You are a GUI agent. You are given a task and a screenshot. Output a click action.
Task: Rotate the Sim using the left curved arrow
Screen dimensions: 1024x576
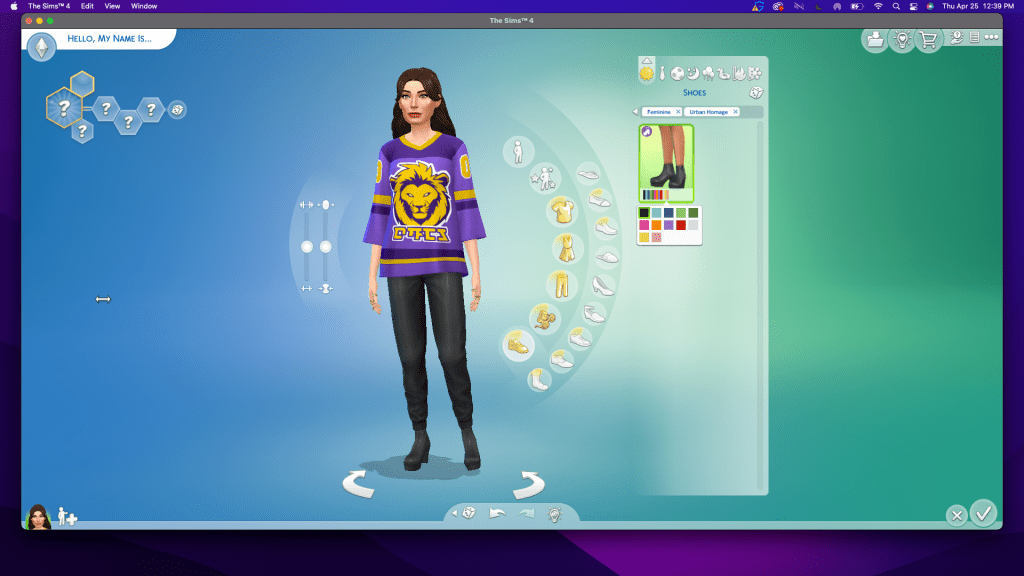(x=358, y=485)
